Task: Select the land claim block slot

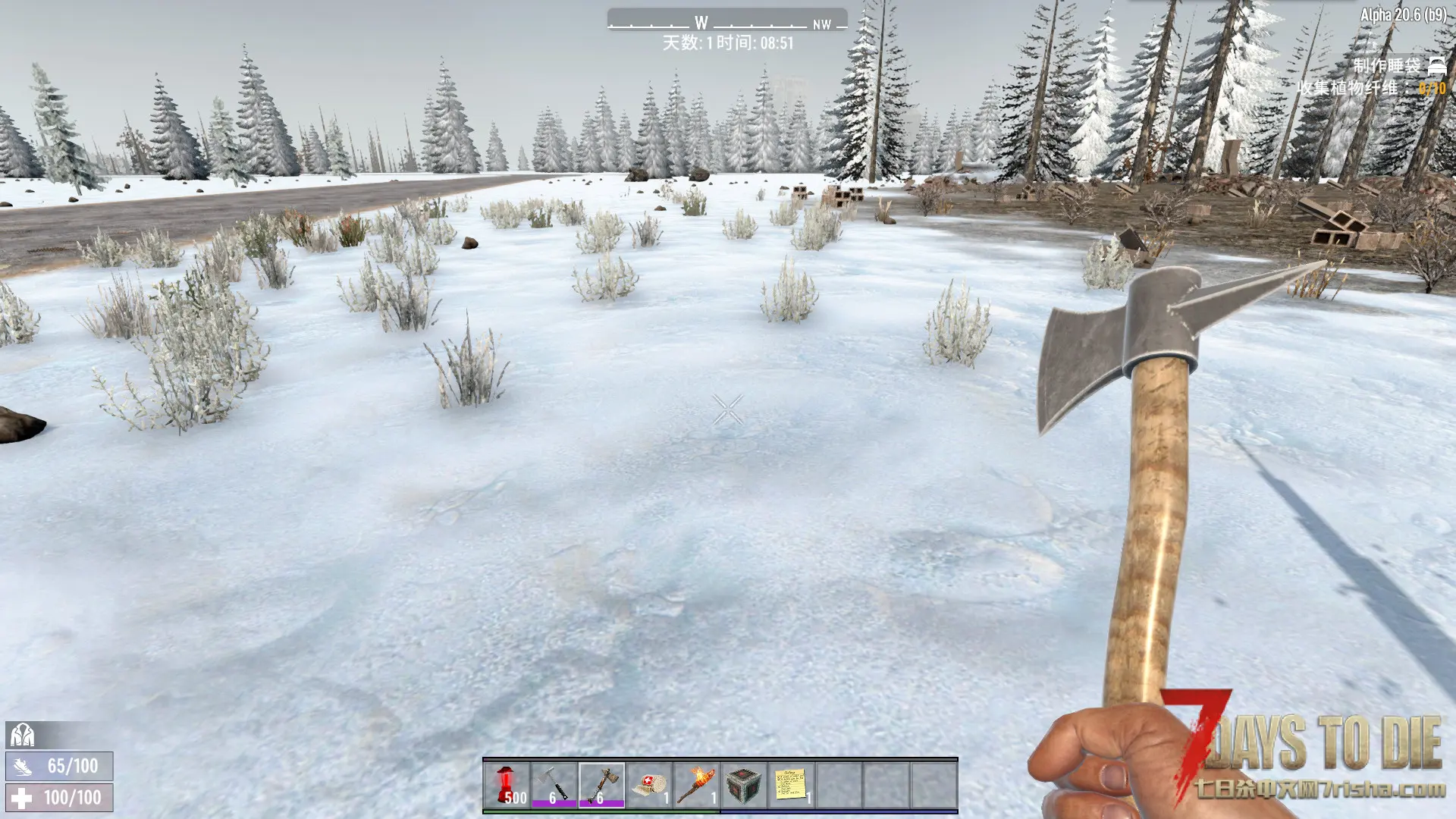Action: point(743,785)
